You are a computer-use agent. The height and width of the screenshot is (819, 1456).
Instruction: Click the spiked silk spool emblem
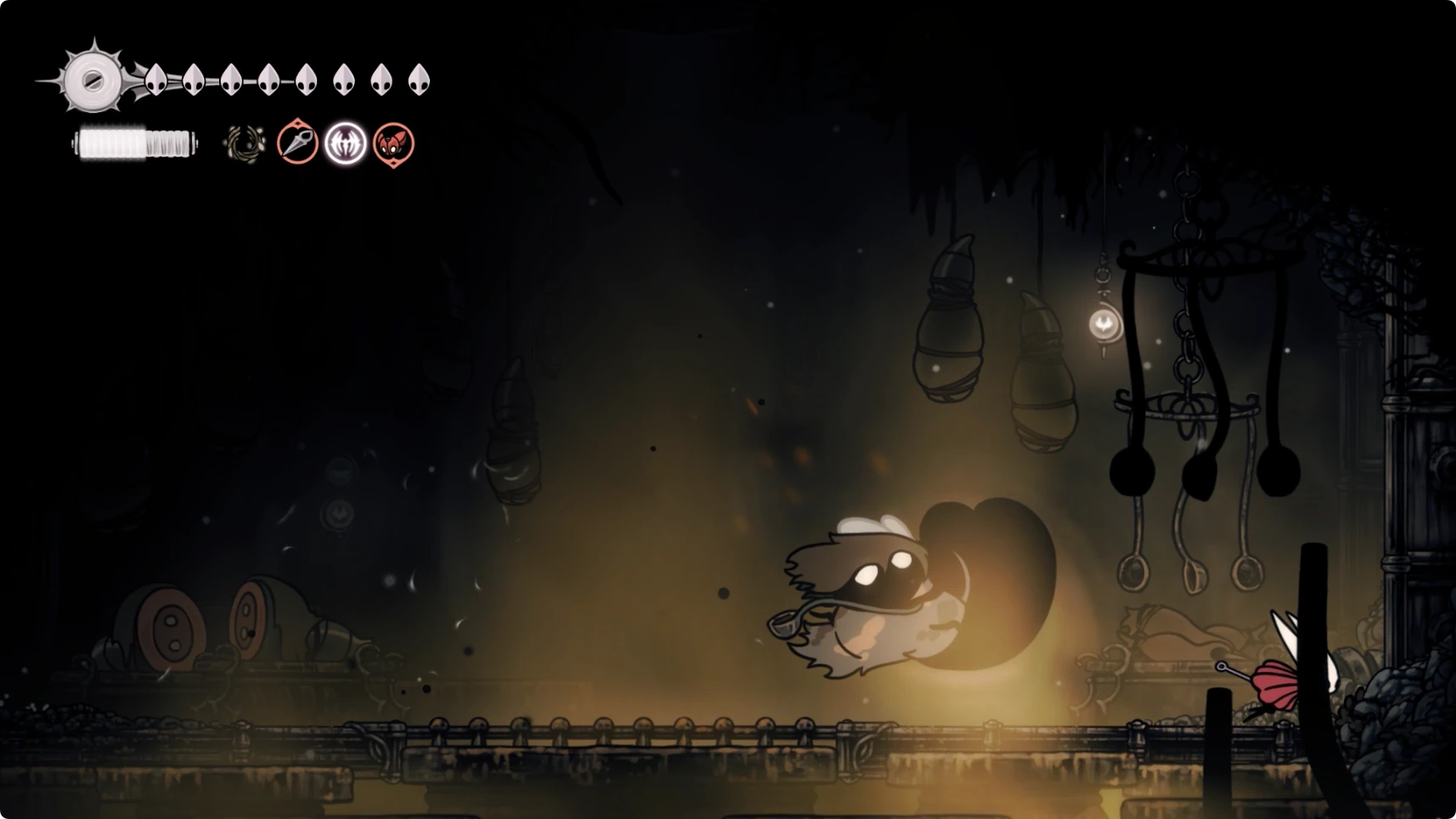tap(93, 80)
